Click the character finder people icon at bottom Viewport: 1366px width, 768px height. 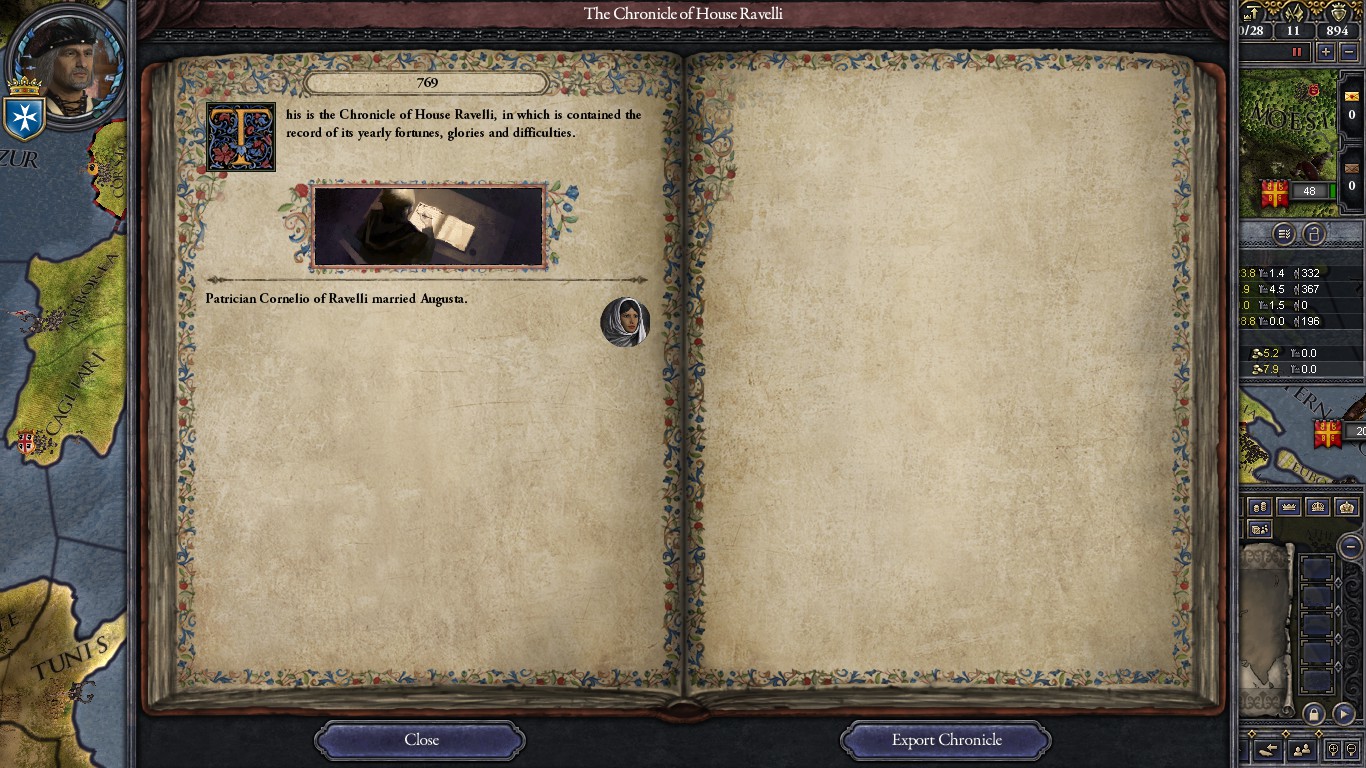tap(1302, 749)
